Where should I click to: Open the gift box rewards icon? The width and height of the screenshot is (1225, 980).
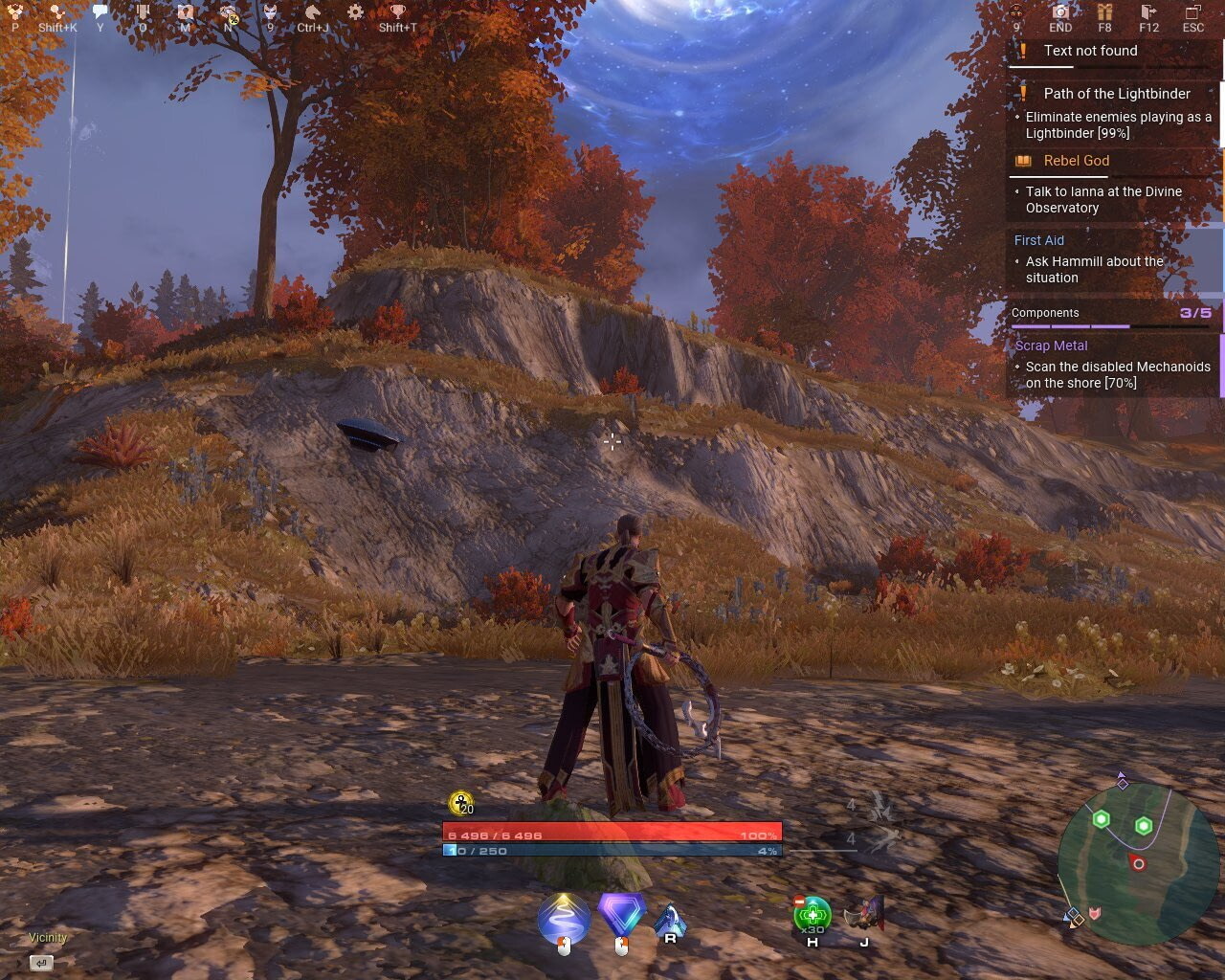point(1104,12)
